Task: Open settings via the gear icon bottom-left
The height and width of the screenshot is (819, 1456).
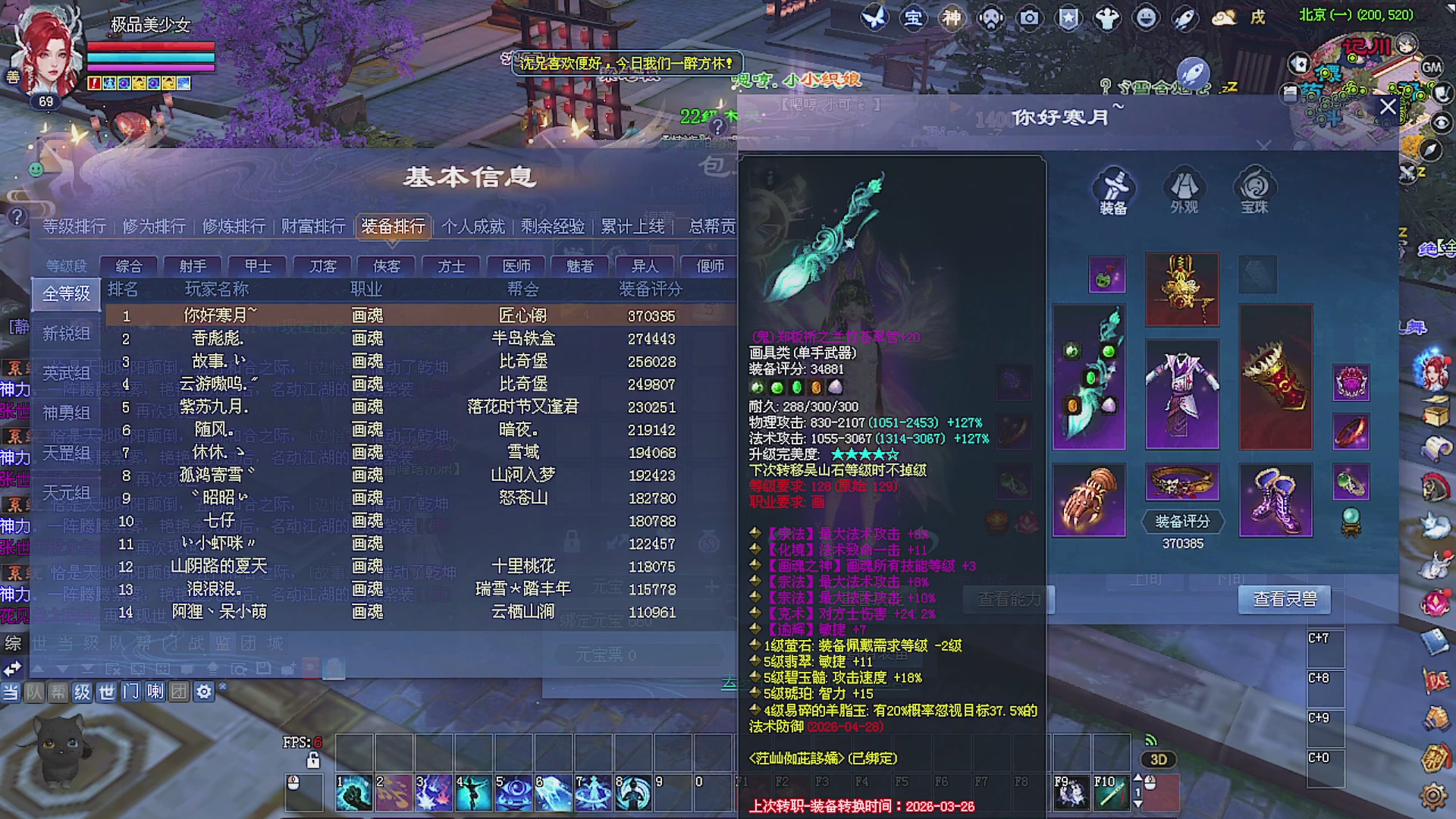Action: tap(203, 692)
